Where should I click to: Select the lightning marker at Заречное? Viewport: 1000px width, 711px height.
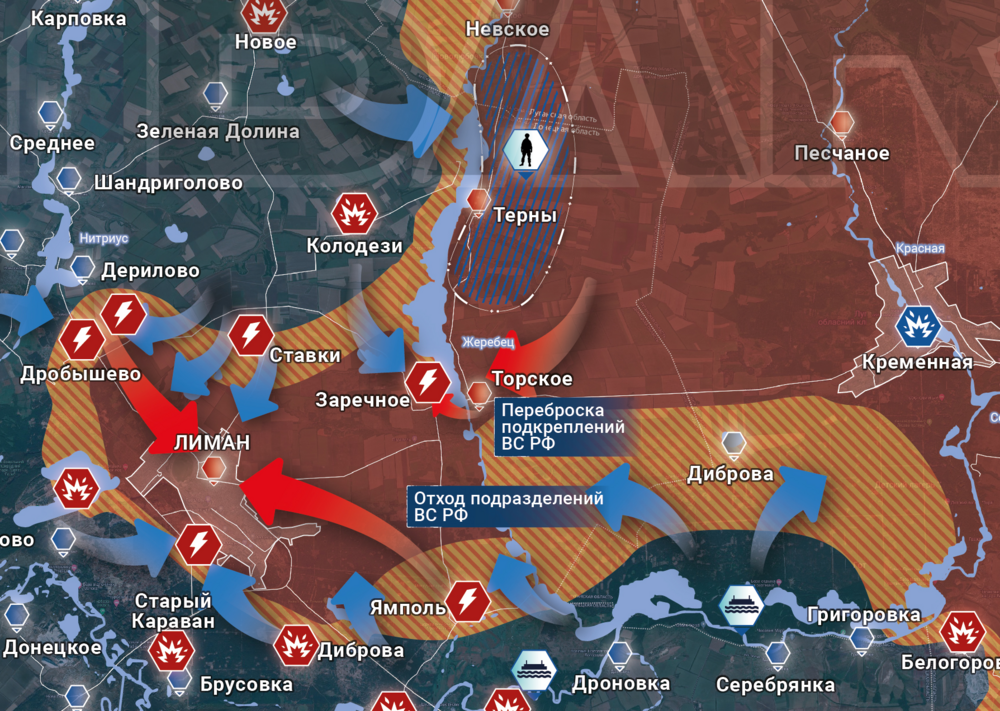click(x=429, y=381)
